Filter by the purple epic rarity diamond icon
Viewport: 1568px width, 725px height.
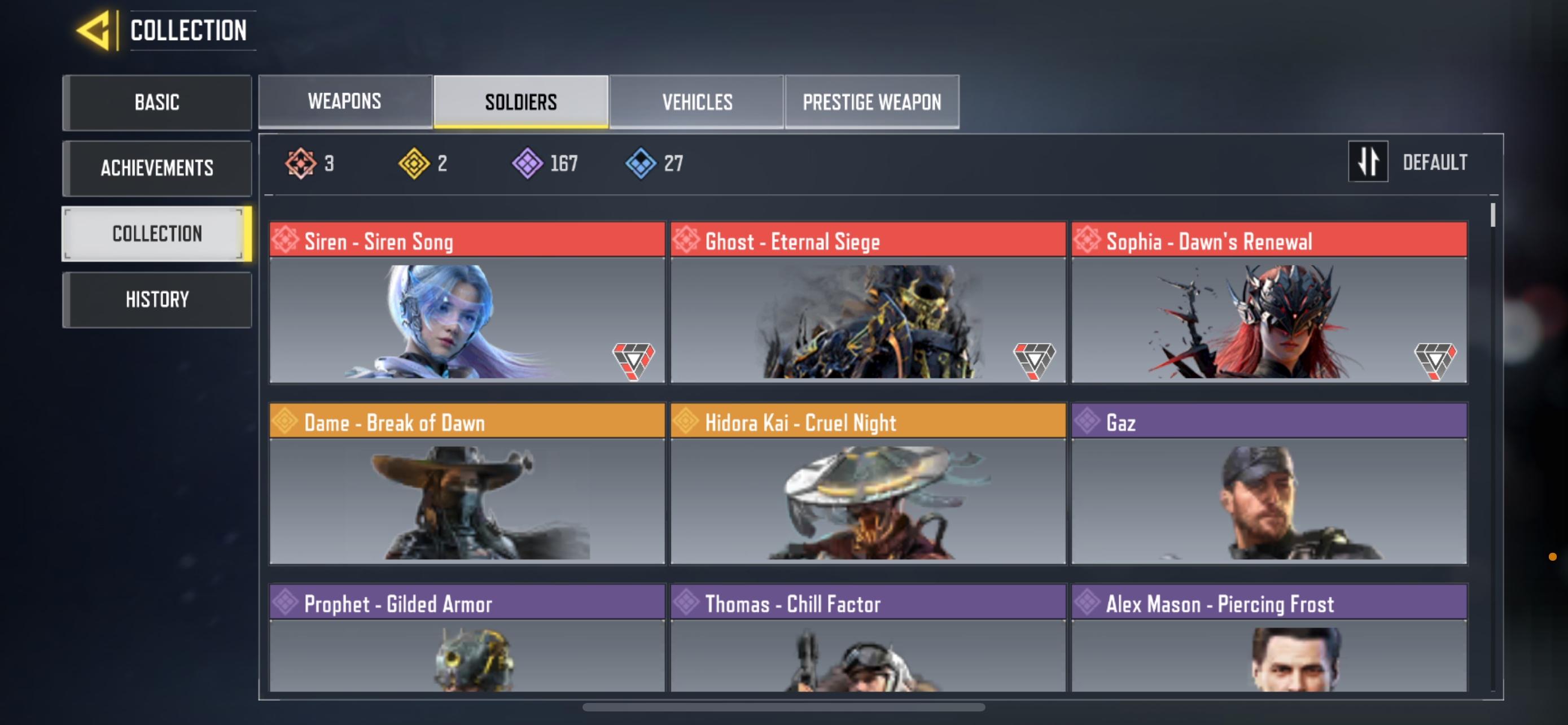click(x=527, y=162)
